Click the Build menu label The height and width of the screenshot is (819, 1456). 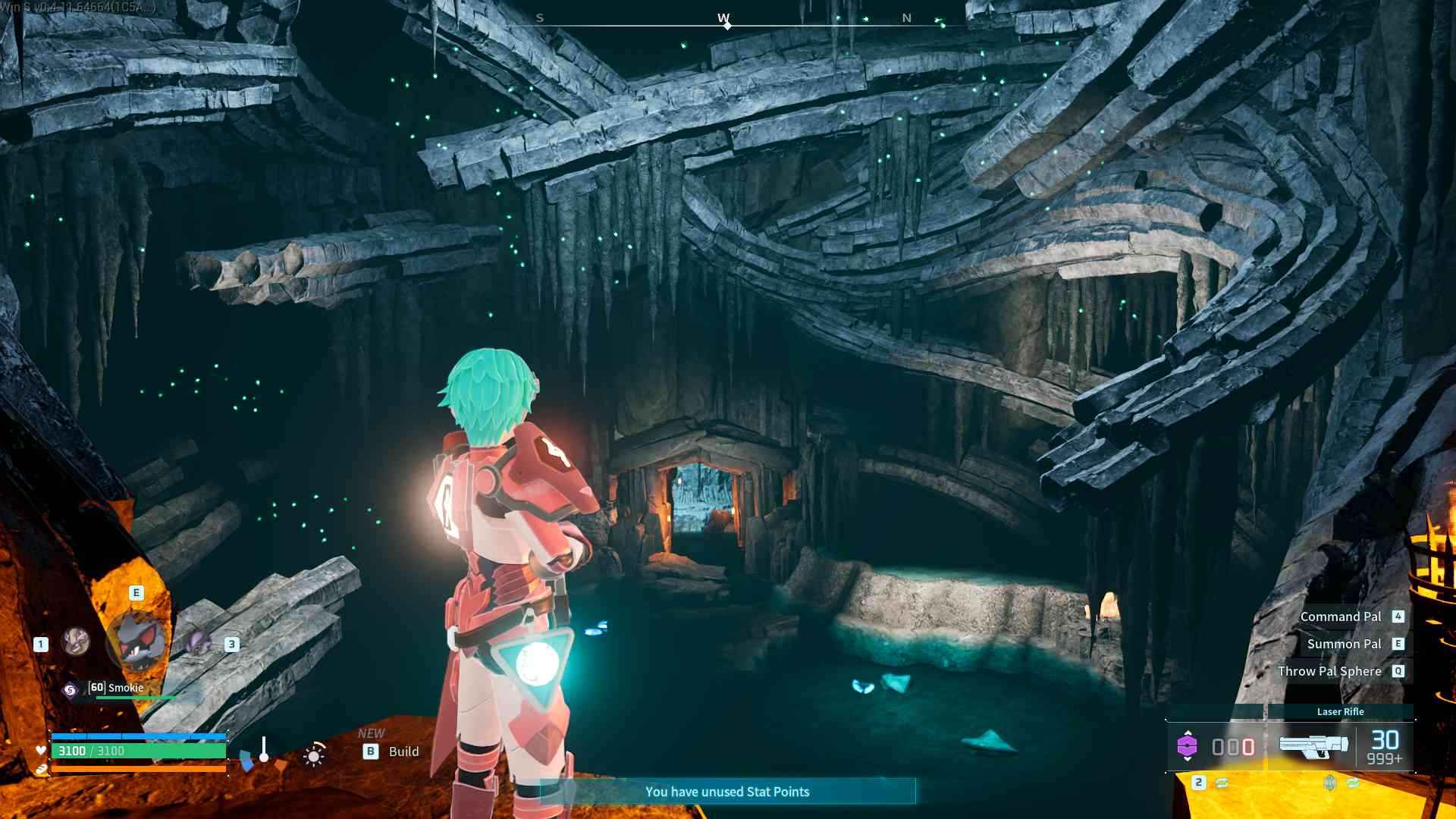[x=403, y=752]
